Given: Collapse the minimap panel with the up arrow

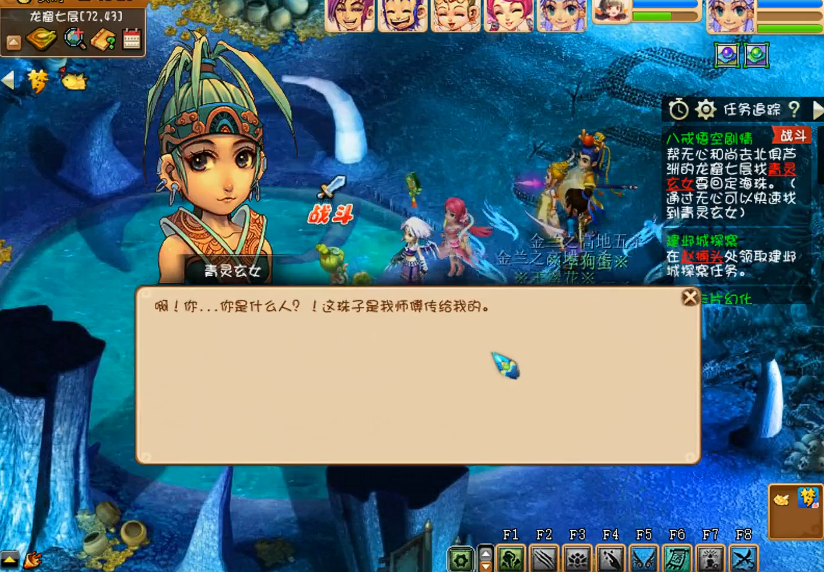Looking at the screenshot, I should [13, 42].
